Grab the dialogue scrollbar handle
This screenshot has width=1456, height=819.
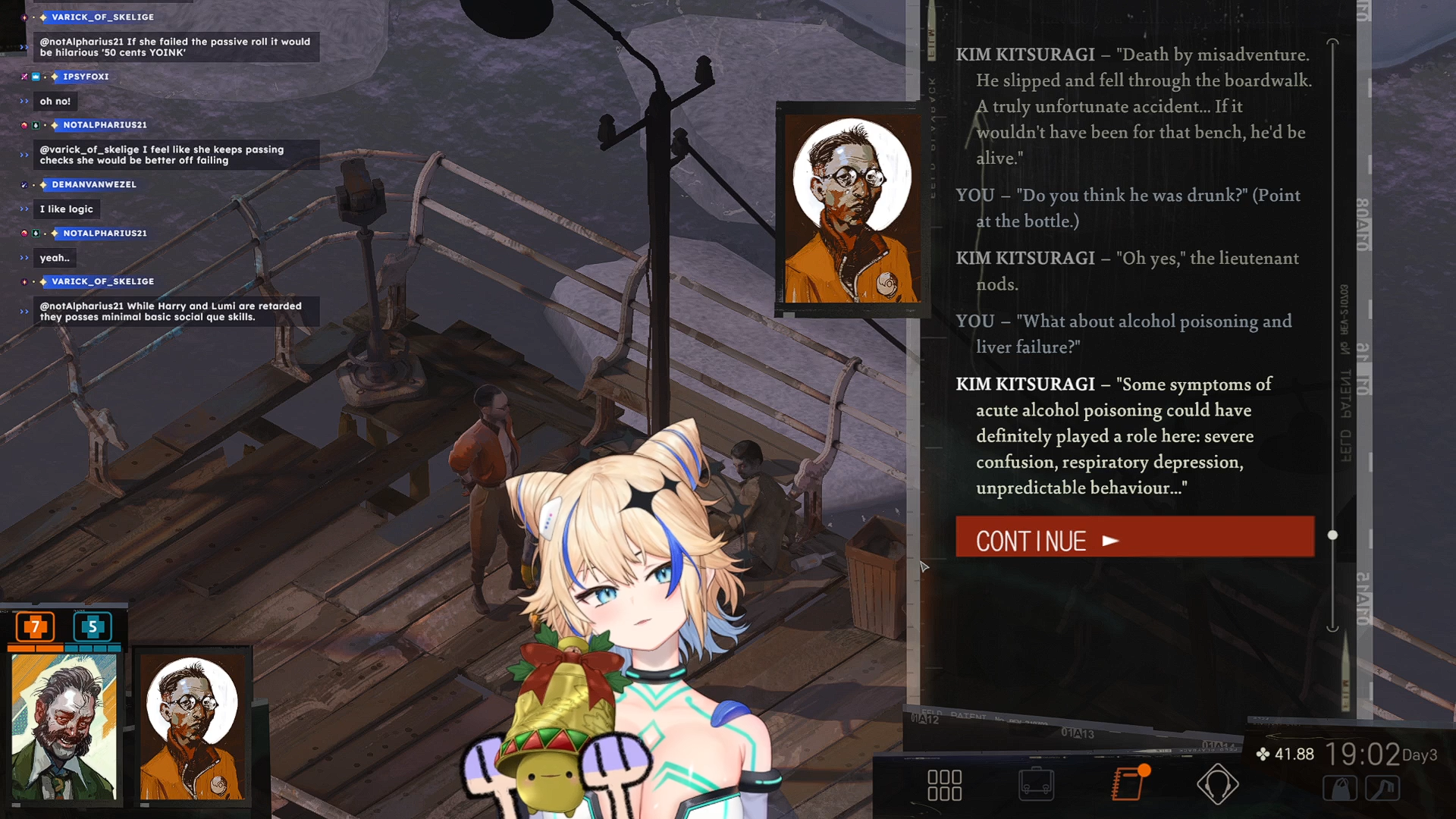(1332, 535)
